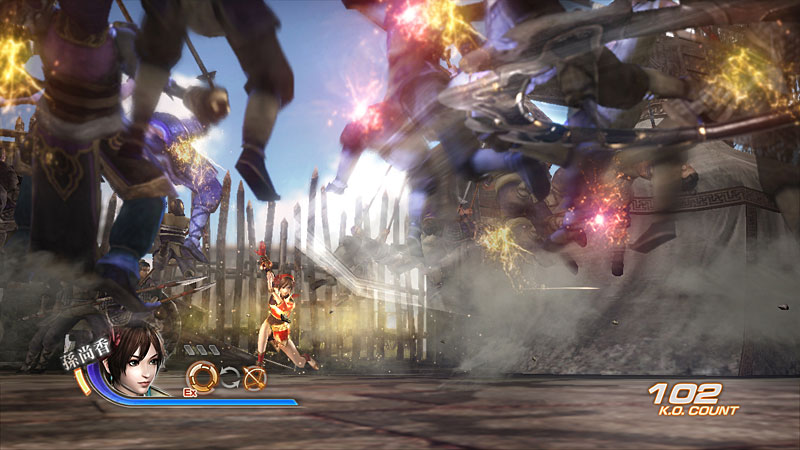Choose the bow weapon icon
The image size is (800, 450).
(x=254, y=377)
